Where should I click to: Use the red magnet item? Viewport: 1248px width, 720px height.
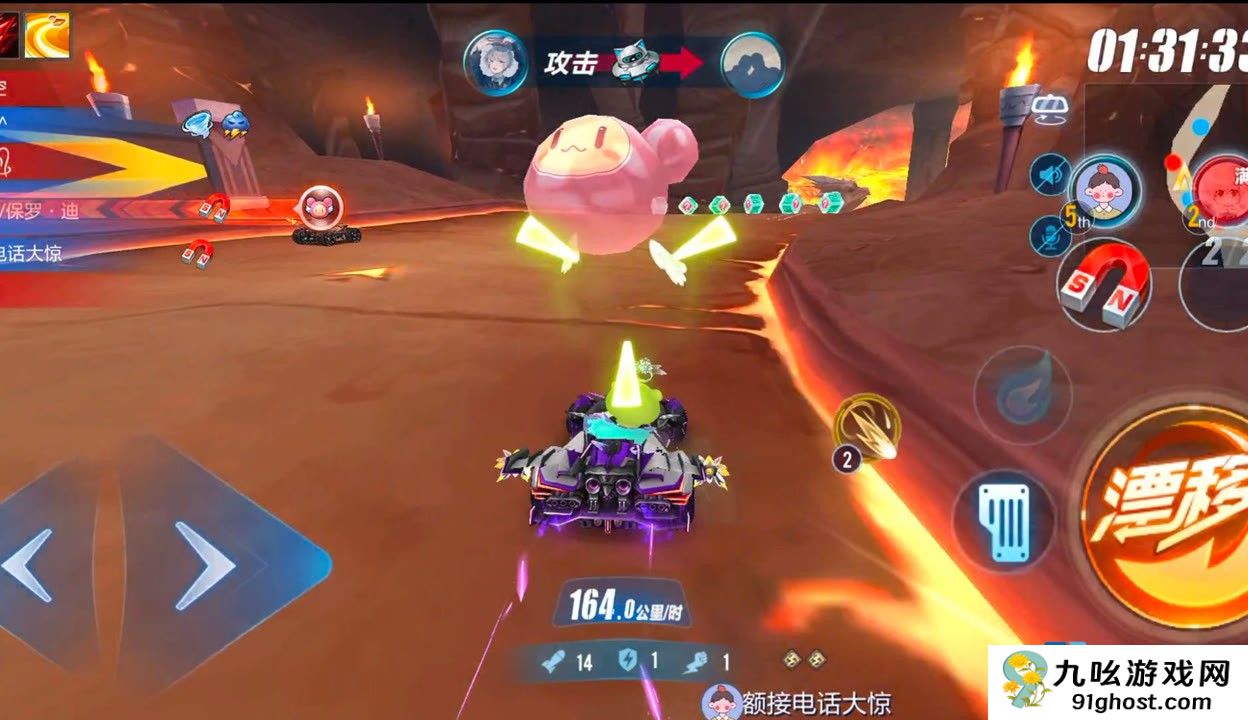tap(1103, 285)
